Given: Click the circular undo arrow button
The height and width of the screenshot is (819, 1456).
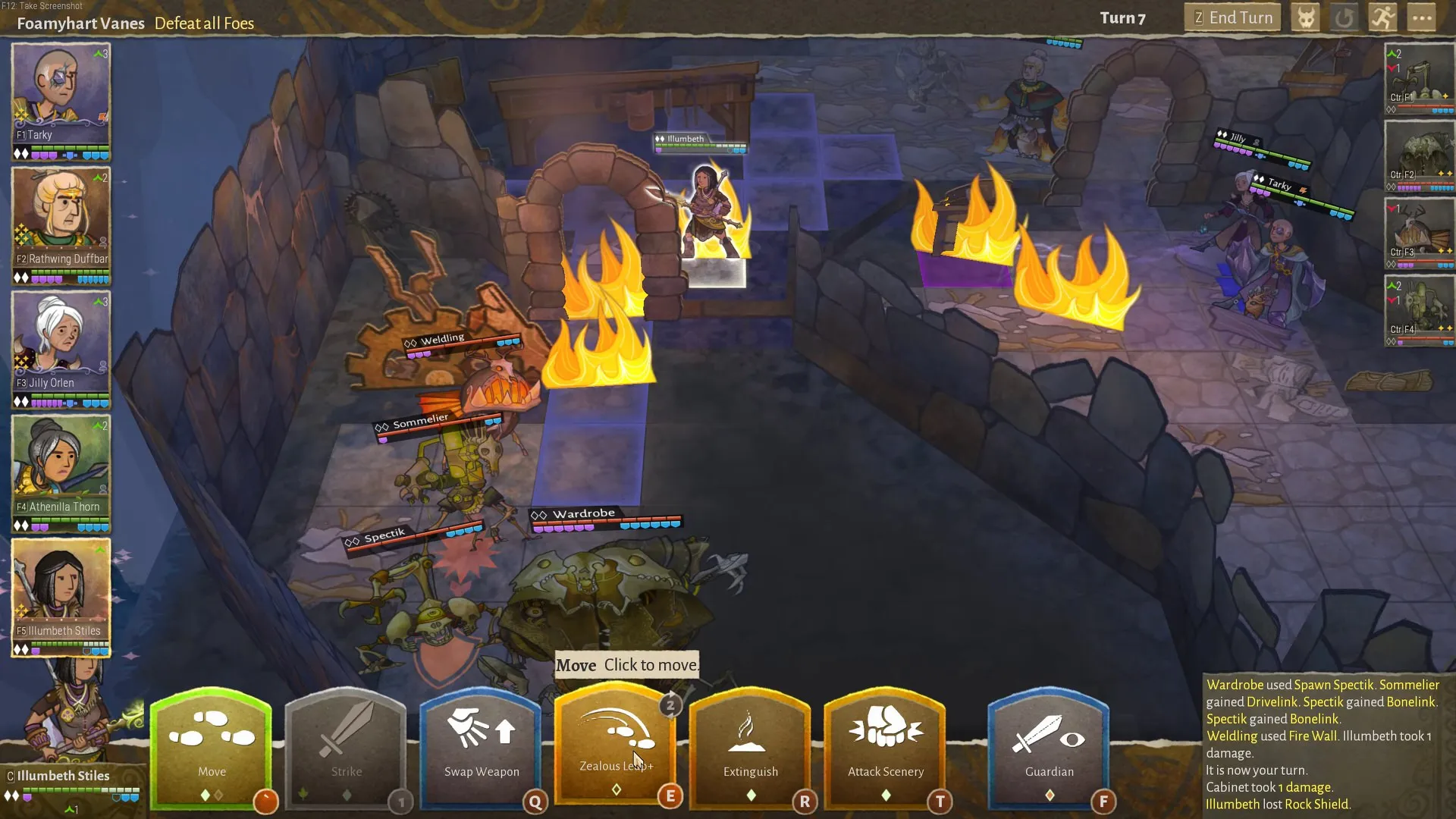Looking at the screenshot, I should tap(1345, 18).
